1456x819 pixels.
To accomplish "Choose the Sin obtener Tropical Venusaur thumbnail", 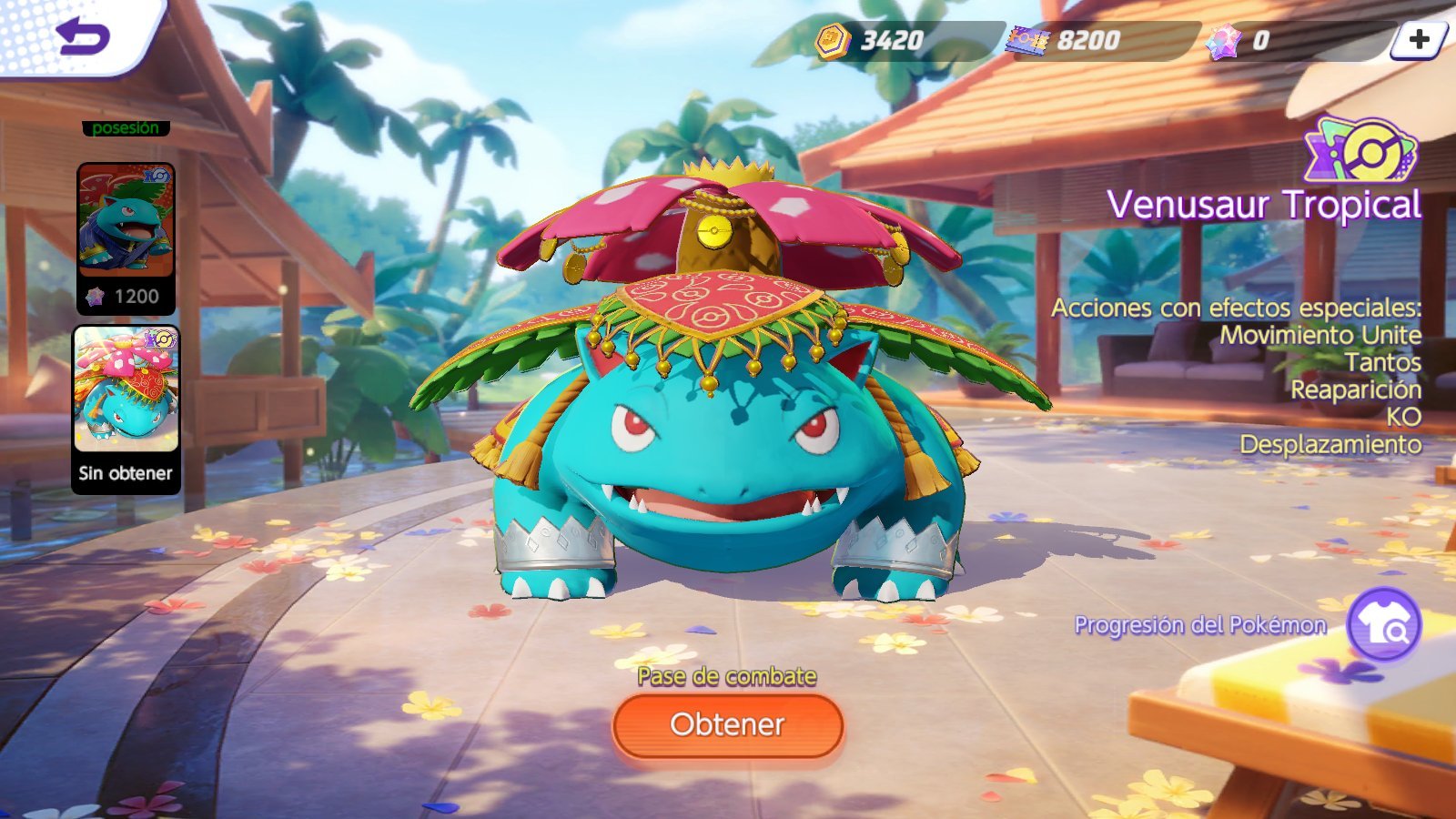I will click(x=126, y=408).
